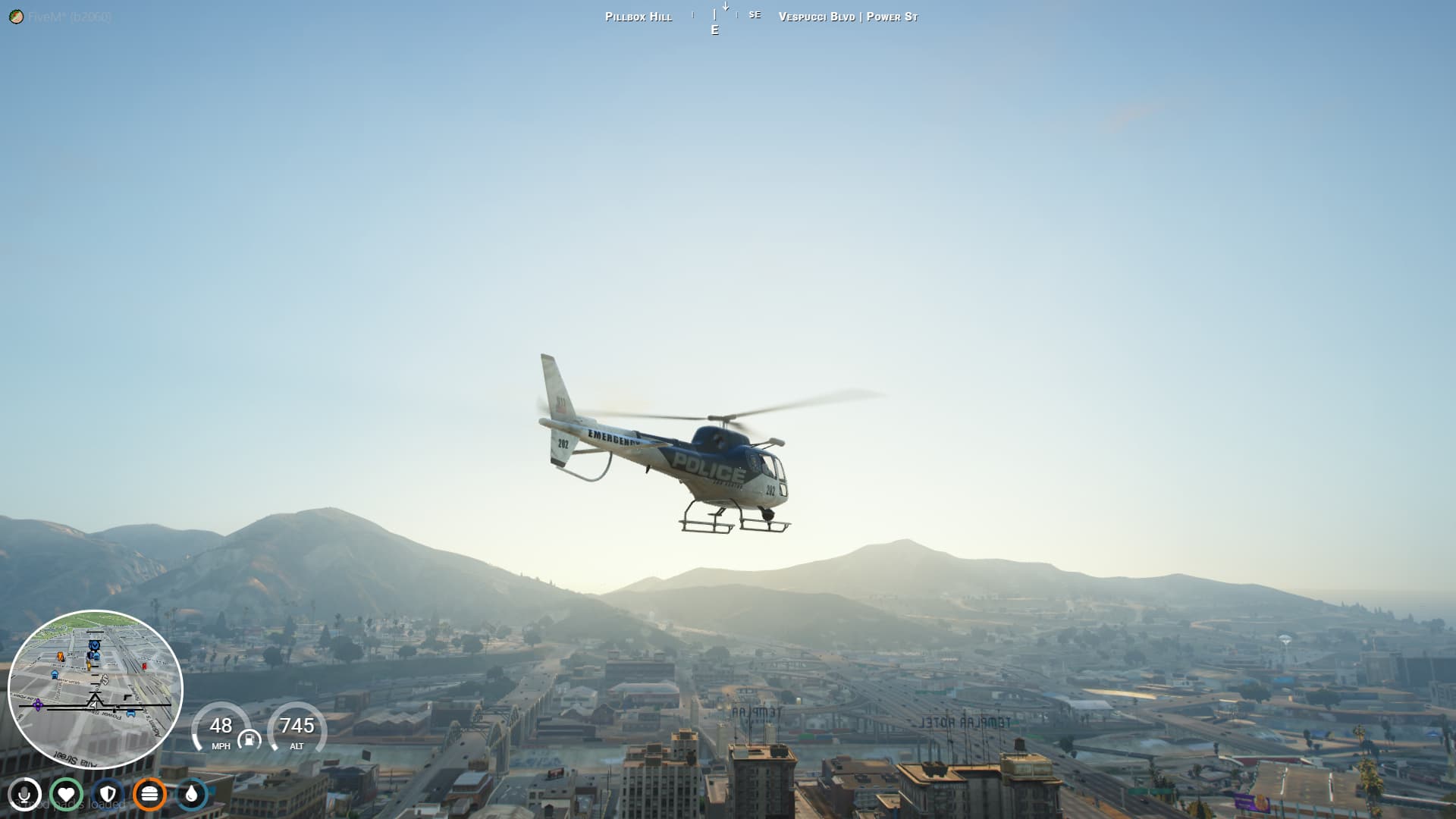Screen dimensions: 1456x819
Task: Select the purple marker on the minimap
Action: pyautogui.click(x=38, y=705)
